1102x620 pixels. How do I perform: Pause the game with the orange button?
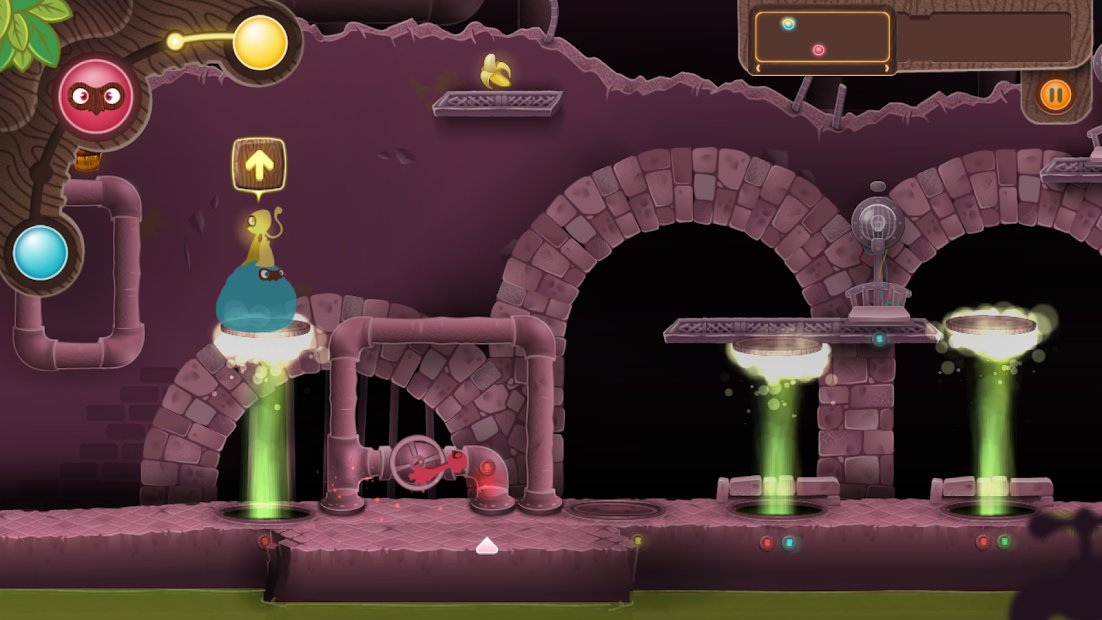[1055, 96]
